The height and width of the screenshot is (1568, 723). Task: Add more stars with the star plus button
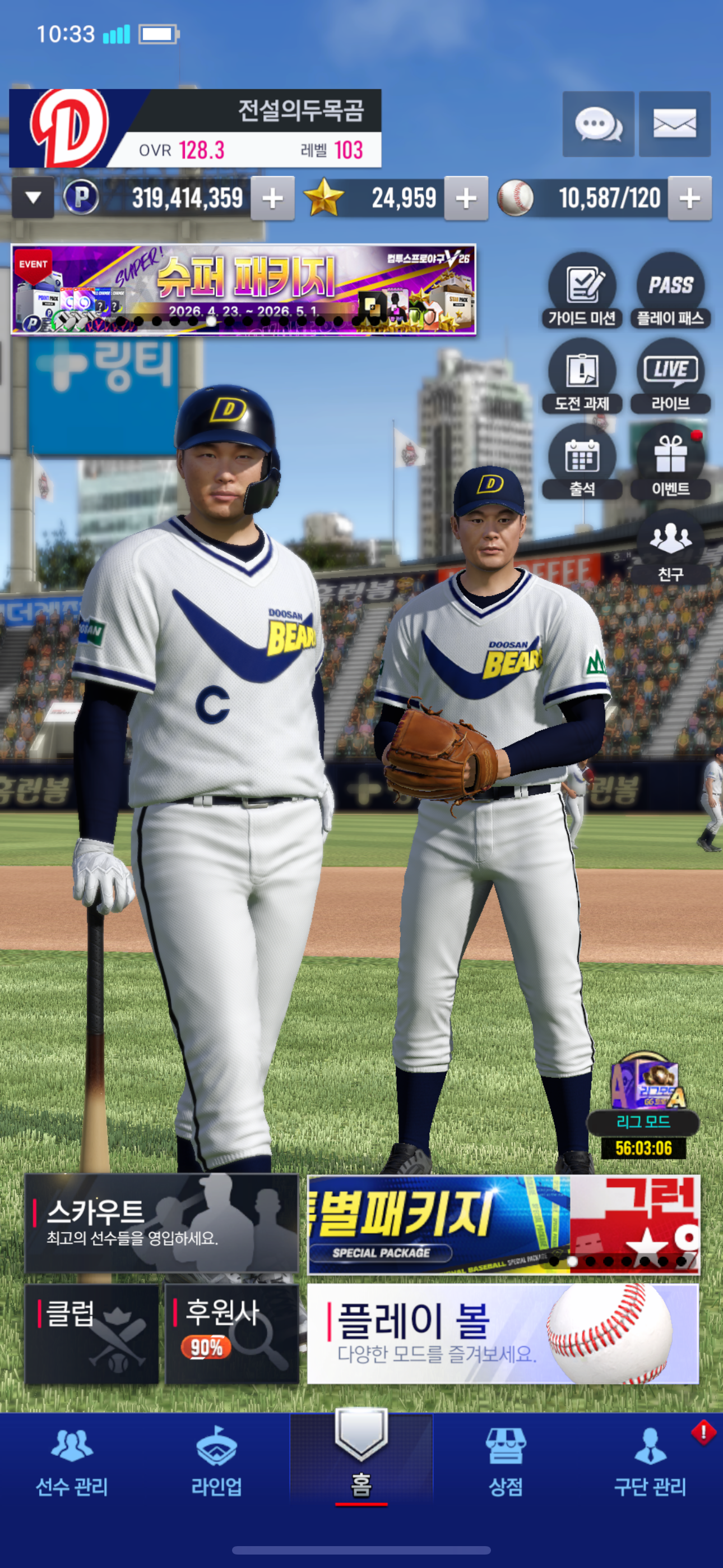pyautogui.click(x=466, y=198)
